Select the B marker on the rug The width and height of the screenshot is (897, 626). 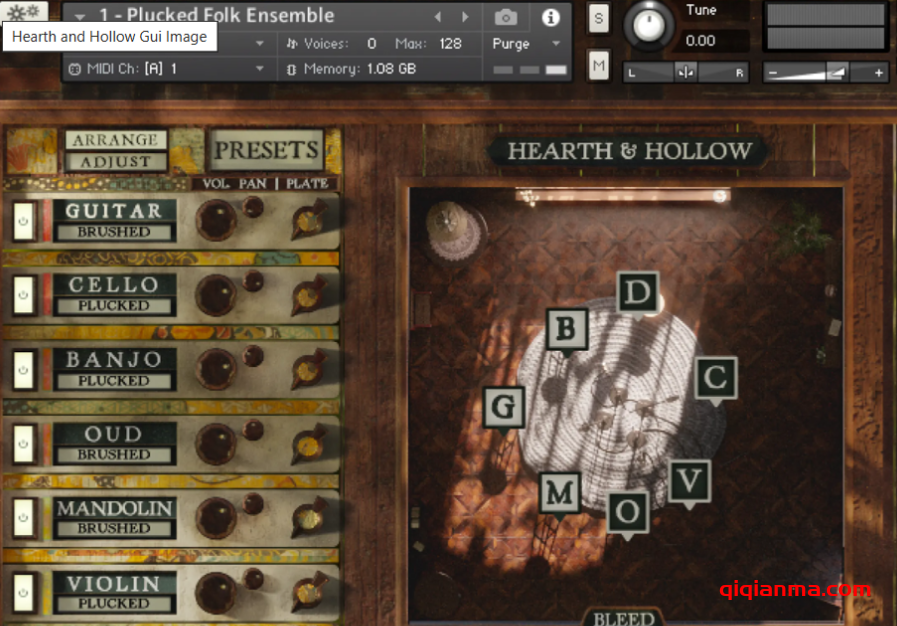tap(567, 328)
